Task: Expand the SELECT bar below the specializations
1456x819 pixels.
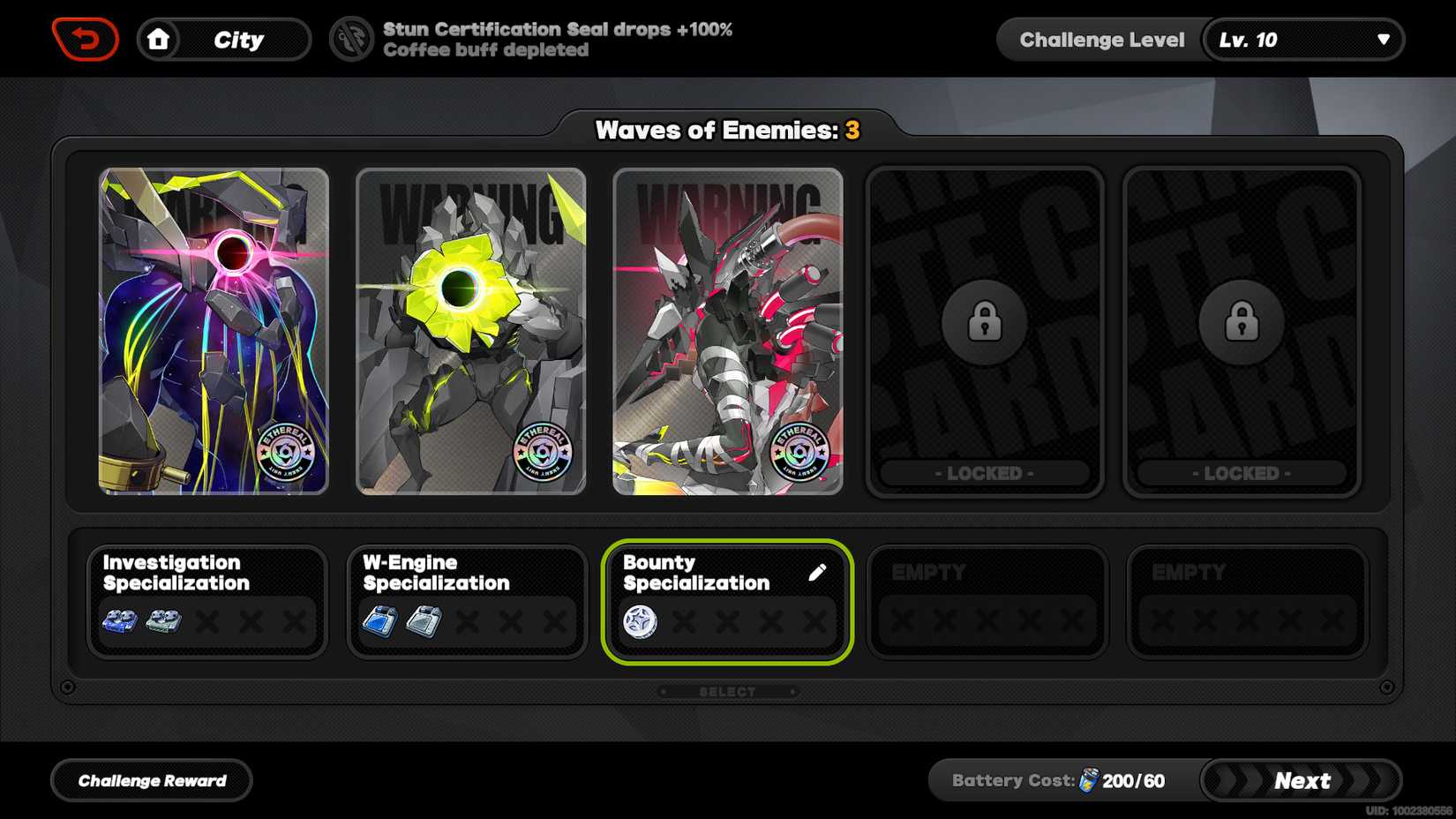Action: coord(727,691)
